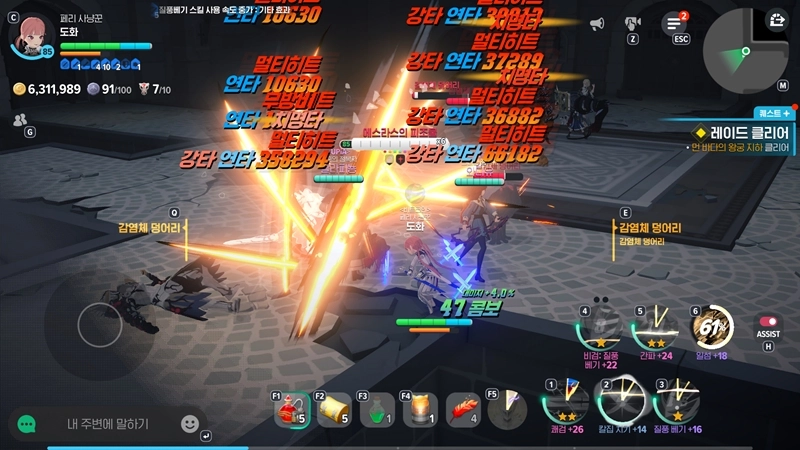Open the character portrait profile
This screenshot has width=800, height=450.
[x=31, y=35]
